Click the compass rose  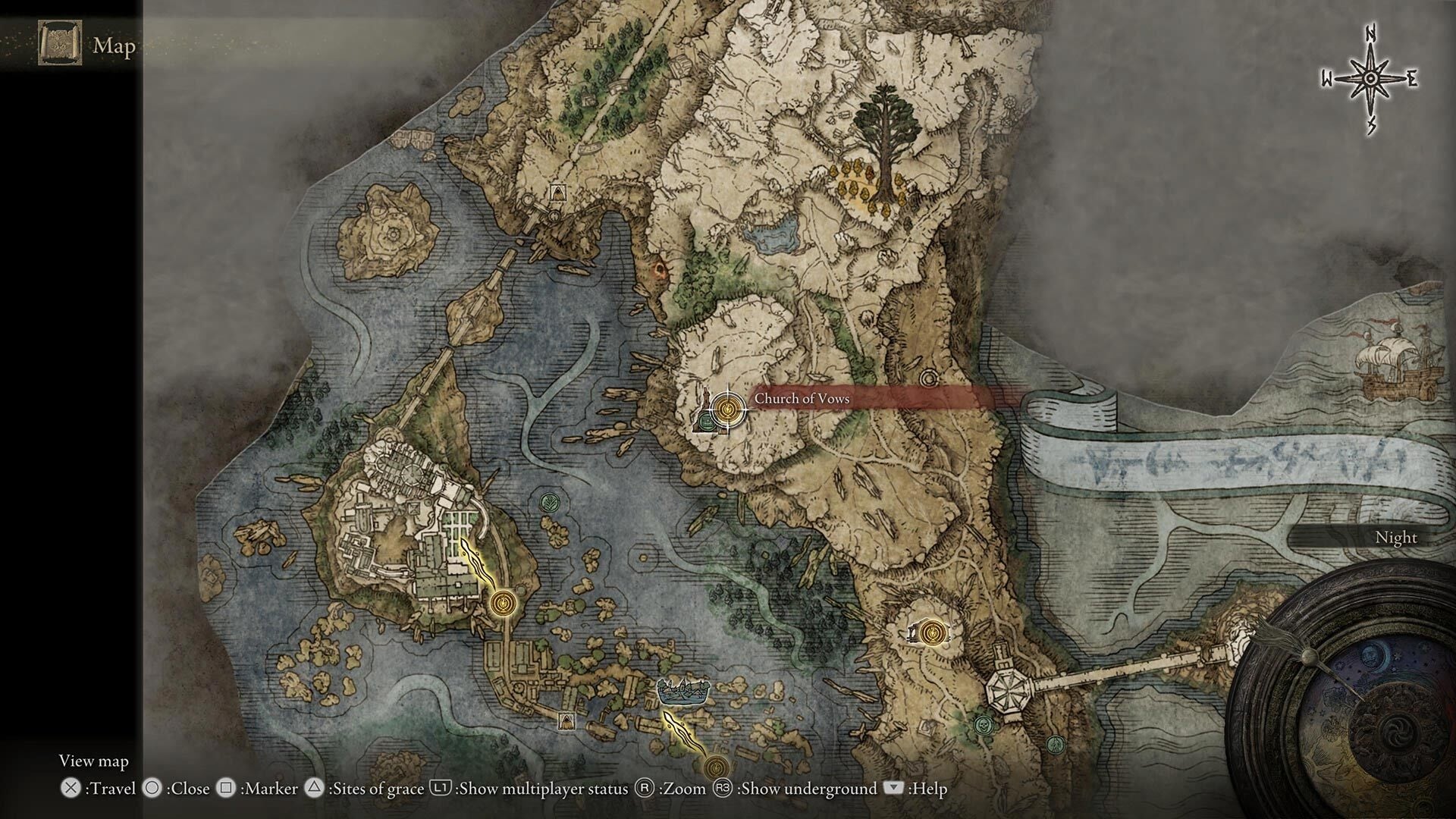tap(1370, 79)
